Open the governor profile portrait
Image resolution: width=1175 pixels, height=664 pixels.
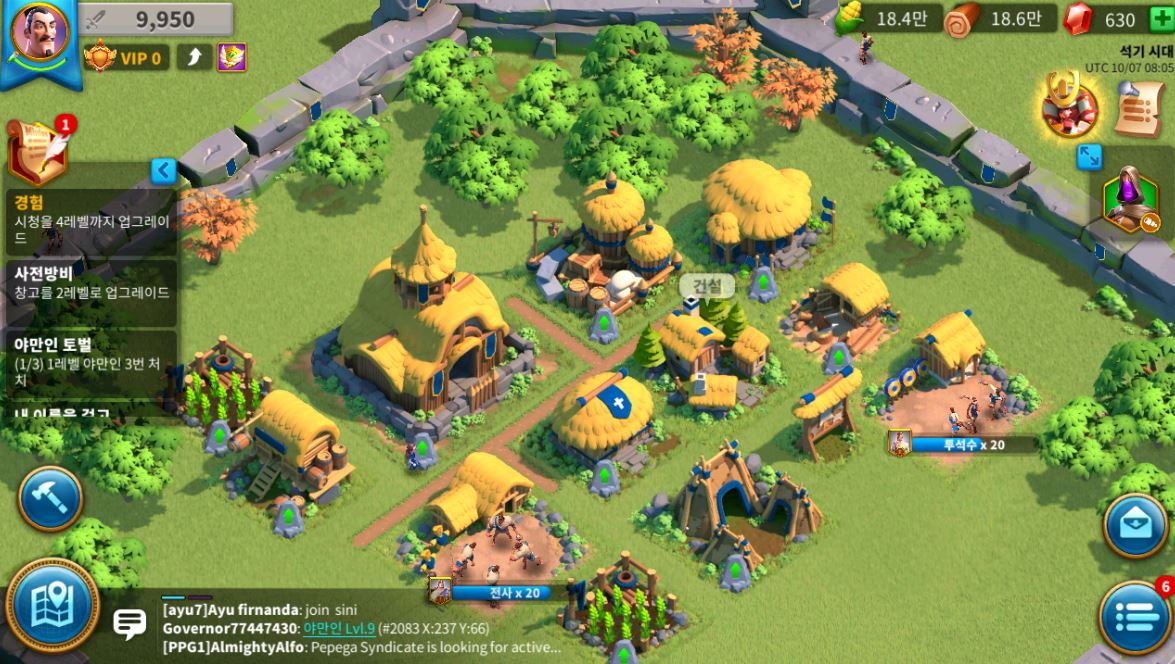point(39,35)
